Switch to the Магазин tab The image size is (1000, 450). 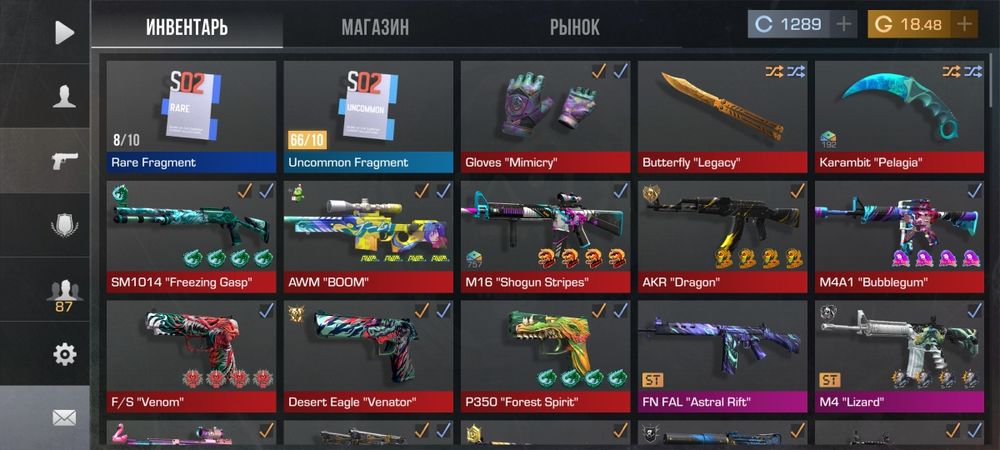(375, 27)
